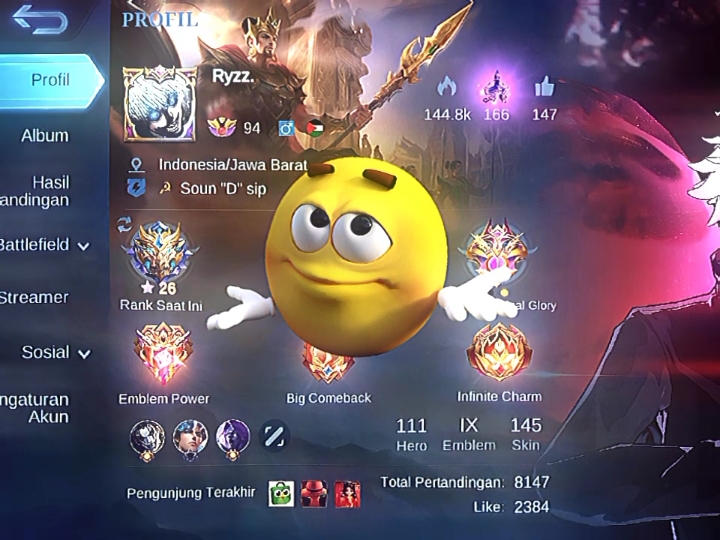View the popularity flame icon
Screen dimensions: 720x540
447,87
